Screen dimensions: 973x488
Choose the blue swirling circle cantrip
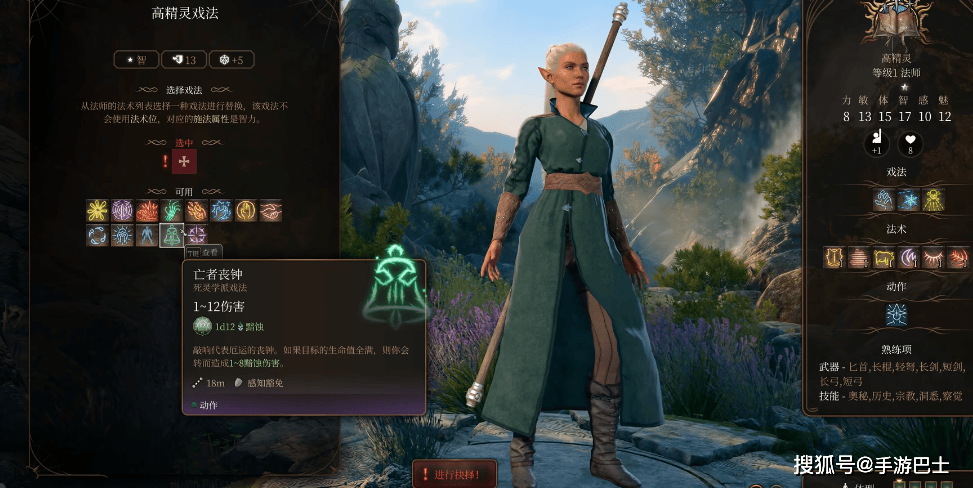point(97,236)
